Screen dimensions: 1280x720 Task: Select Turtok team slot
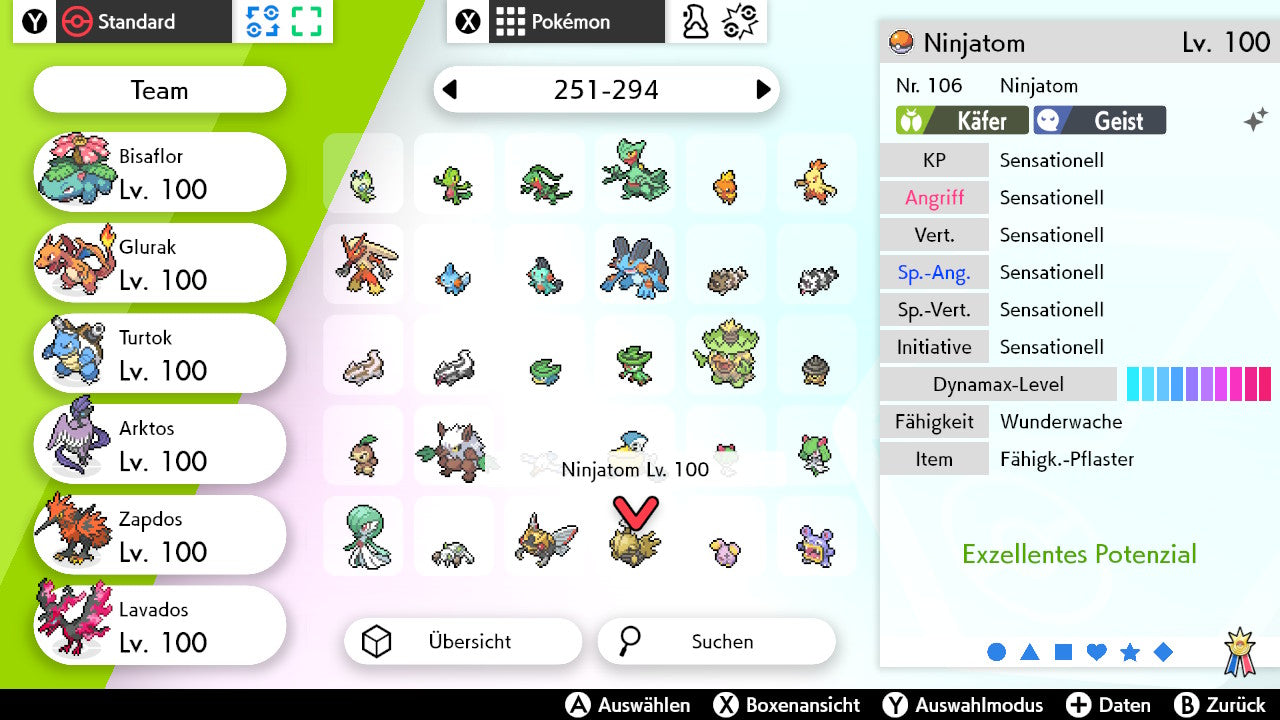pyautogui.click(x=160, y=355)
